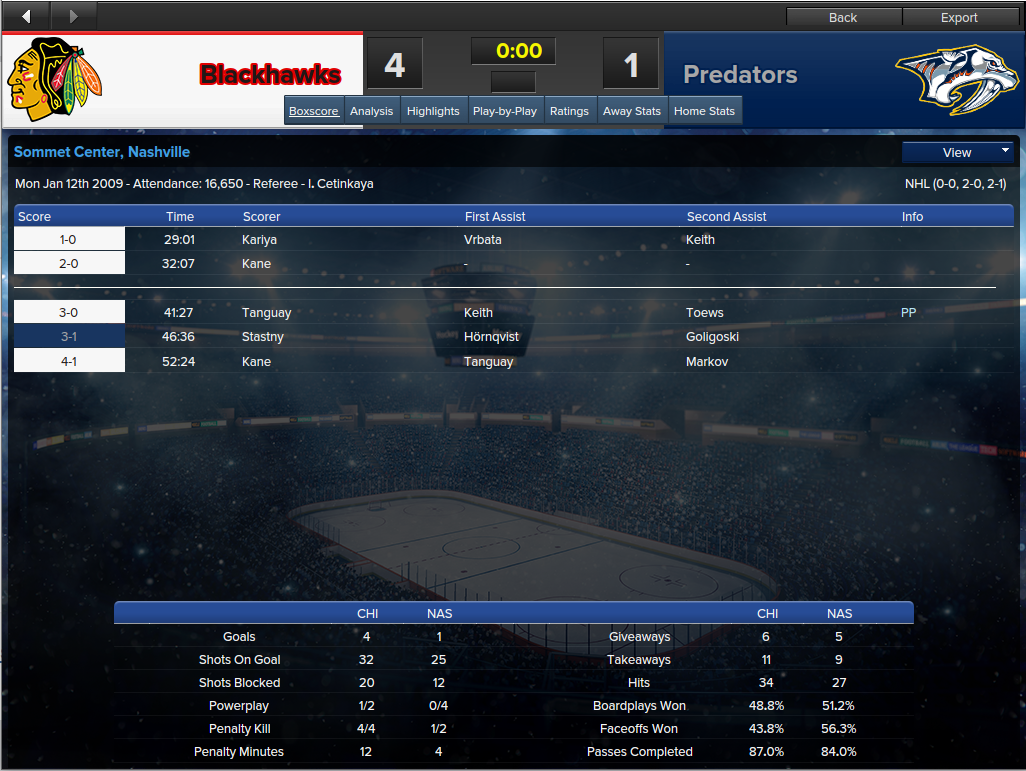This screenshot has height=771, width=1026.
Task: Click the Blackhawks team name
Action: 270,75
